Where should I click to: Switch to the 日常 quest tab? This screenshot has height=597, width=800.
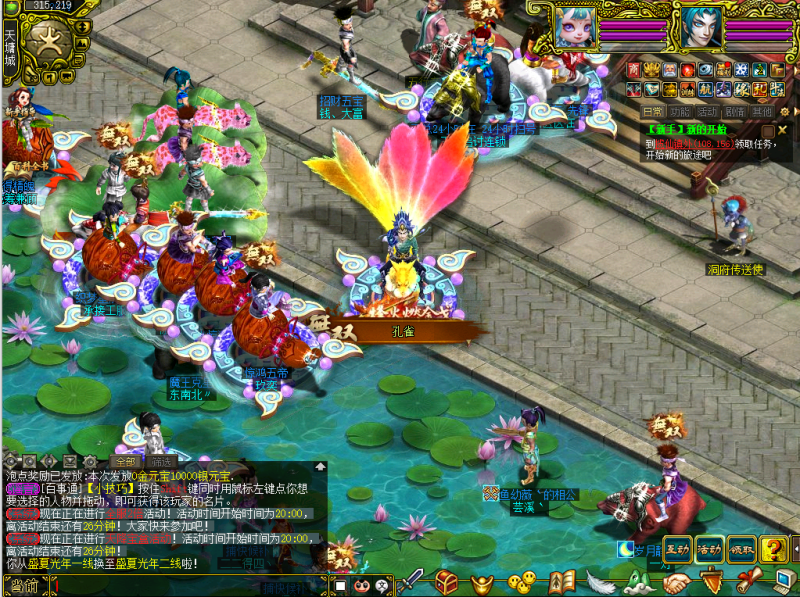click(x=652, y=112)
